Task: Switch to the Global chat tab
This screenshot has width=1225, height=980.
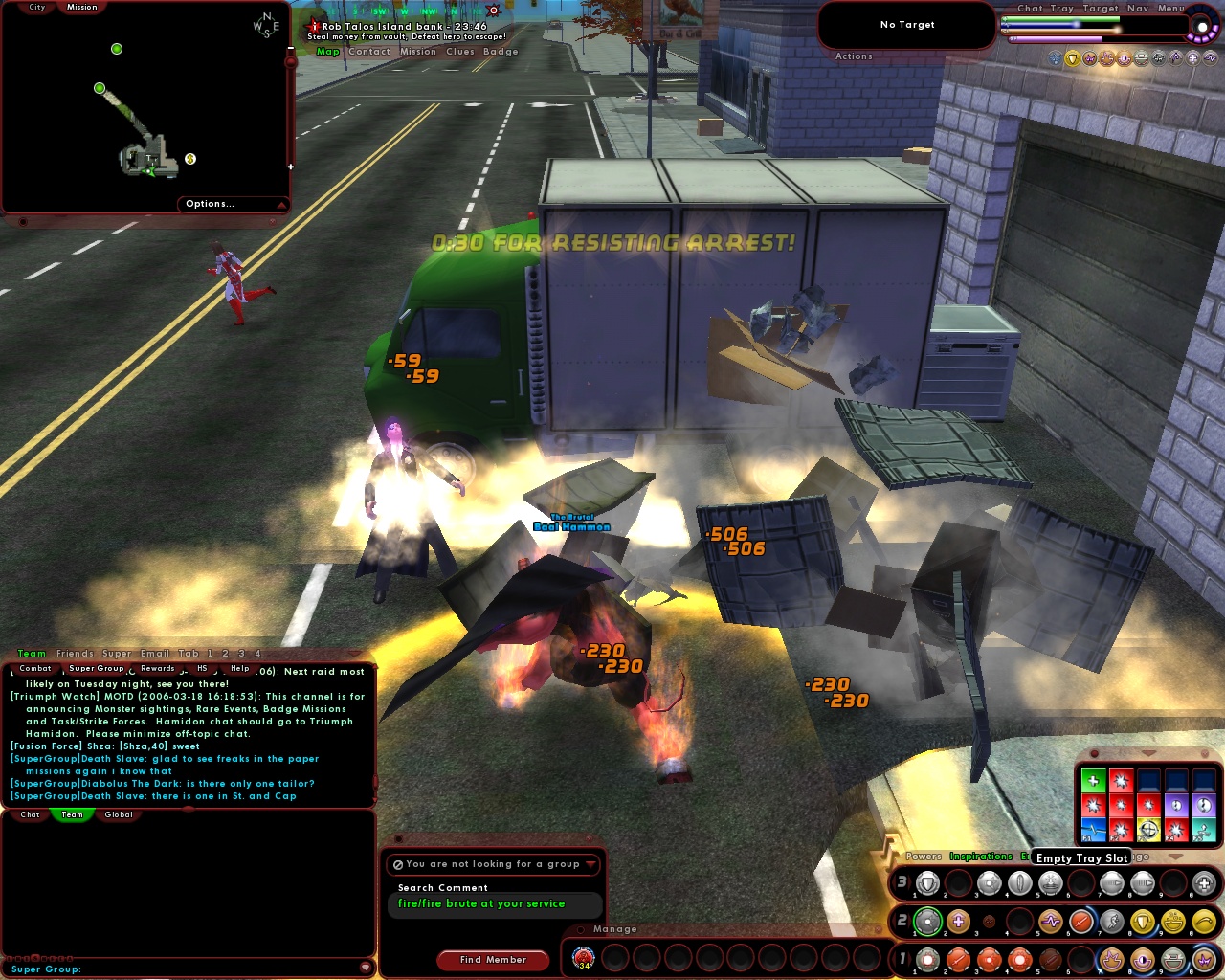Action: (x=119, y=814)
